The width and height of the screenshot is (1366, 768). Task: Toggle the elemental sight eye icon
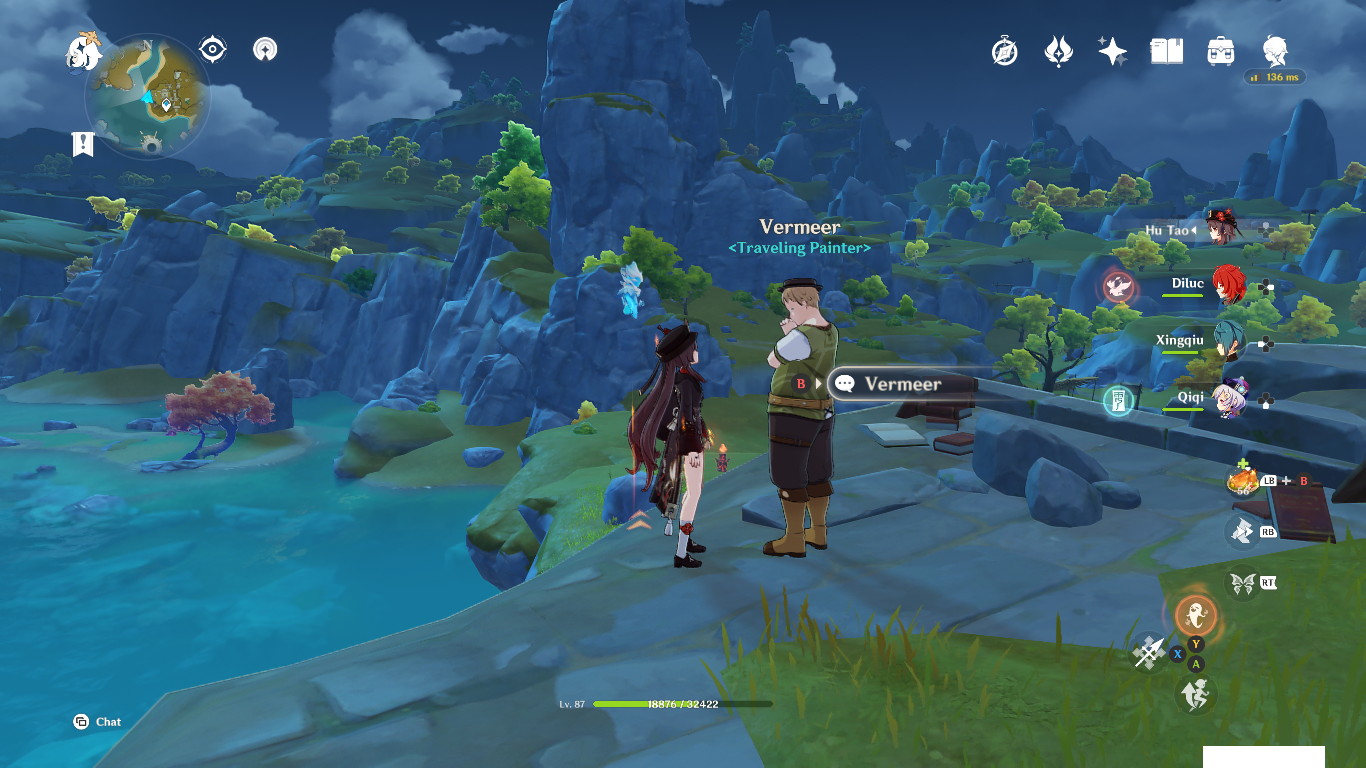point(212,49)
